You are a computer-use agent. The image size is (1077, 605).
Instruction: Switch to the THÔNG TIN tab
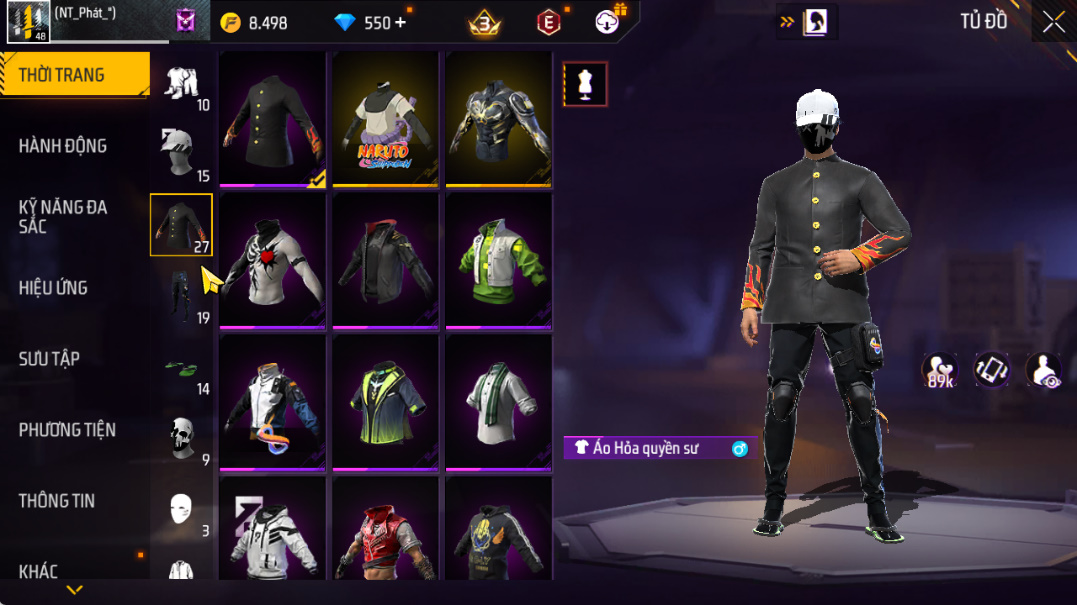56,501
